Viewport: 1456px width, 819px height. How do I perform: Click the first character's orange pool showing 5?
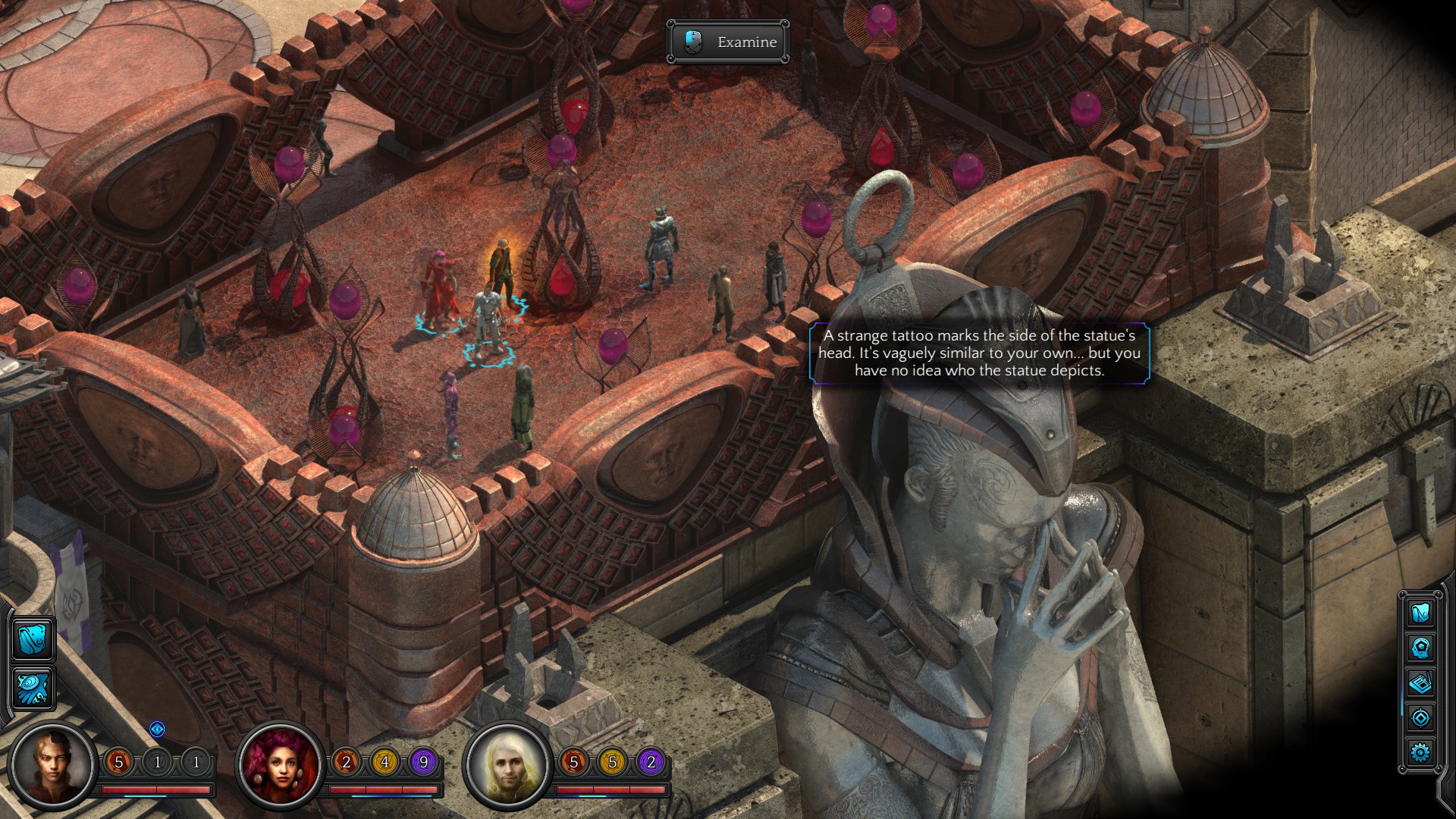click(x=118, y=761)
